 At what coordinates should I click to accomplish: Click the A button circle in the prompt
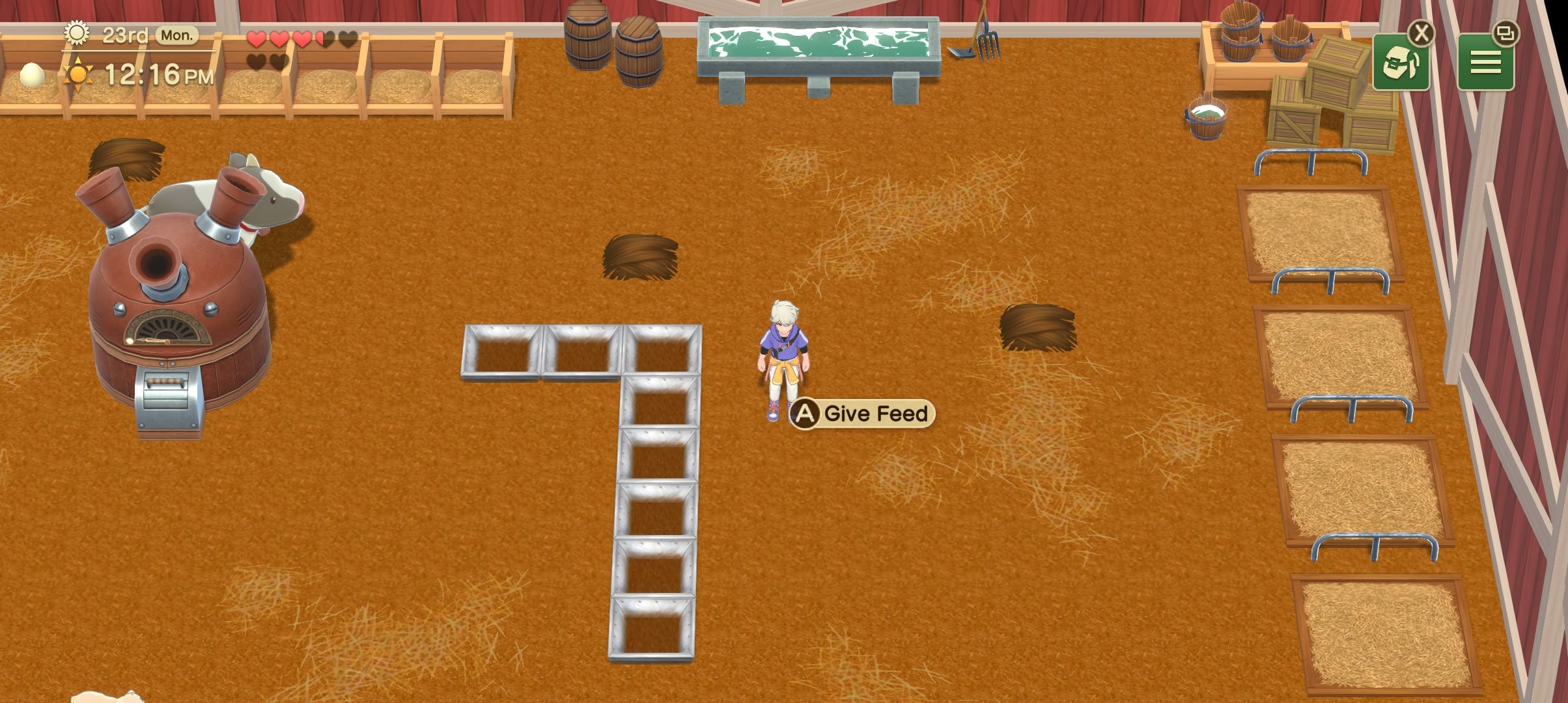(804, 413)
